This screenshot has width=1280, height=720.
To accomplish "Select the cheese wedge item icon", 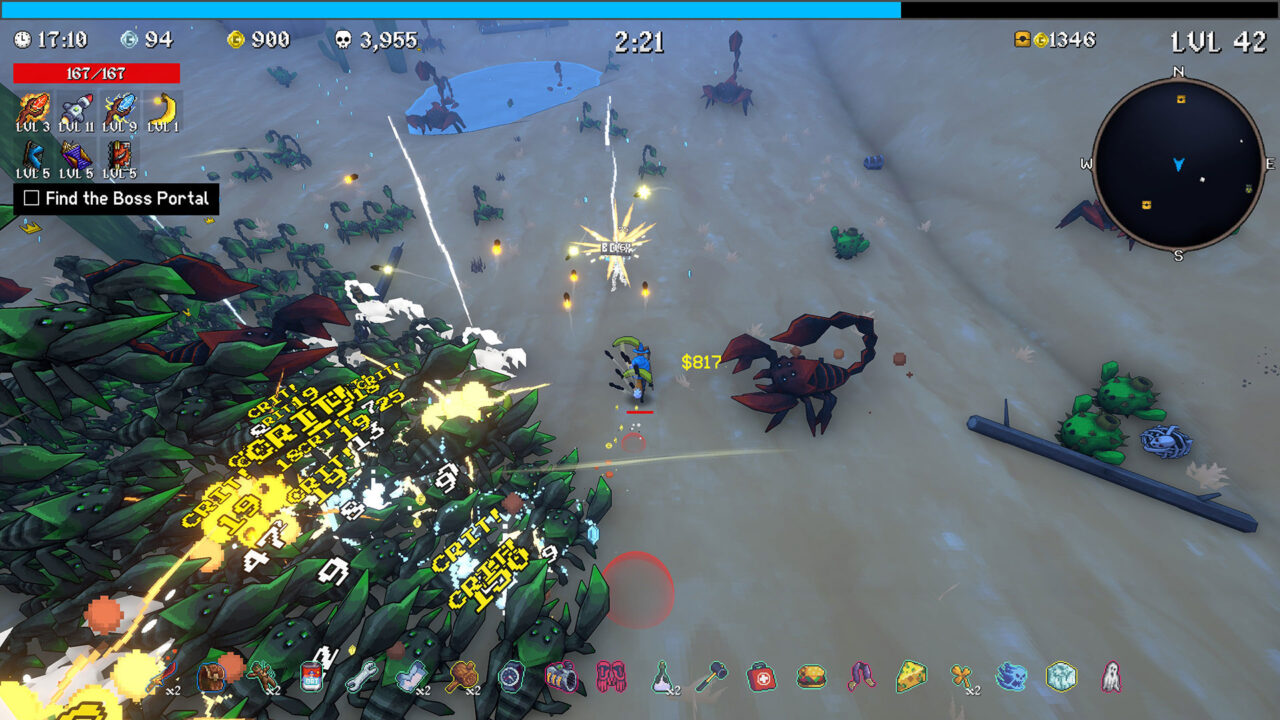I will coord(911,677).
